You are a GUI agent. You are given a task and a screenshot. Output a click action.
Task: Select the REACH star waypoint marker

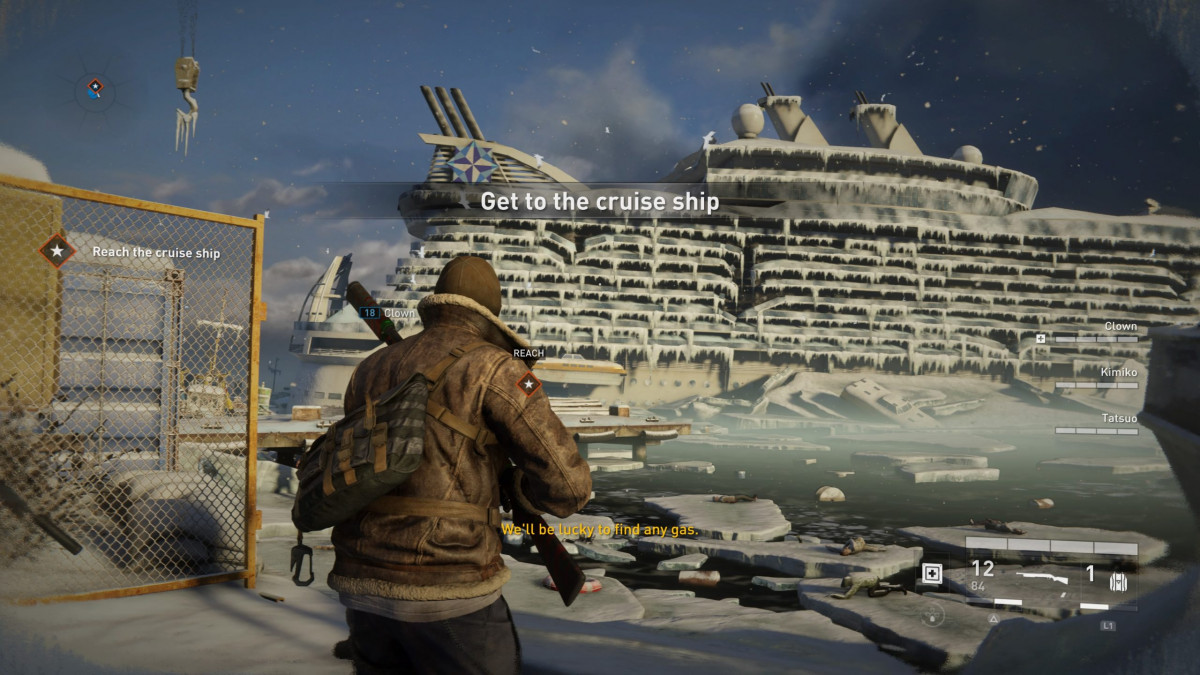(528, 383)
